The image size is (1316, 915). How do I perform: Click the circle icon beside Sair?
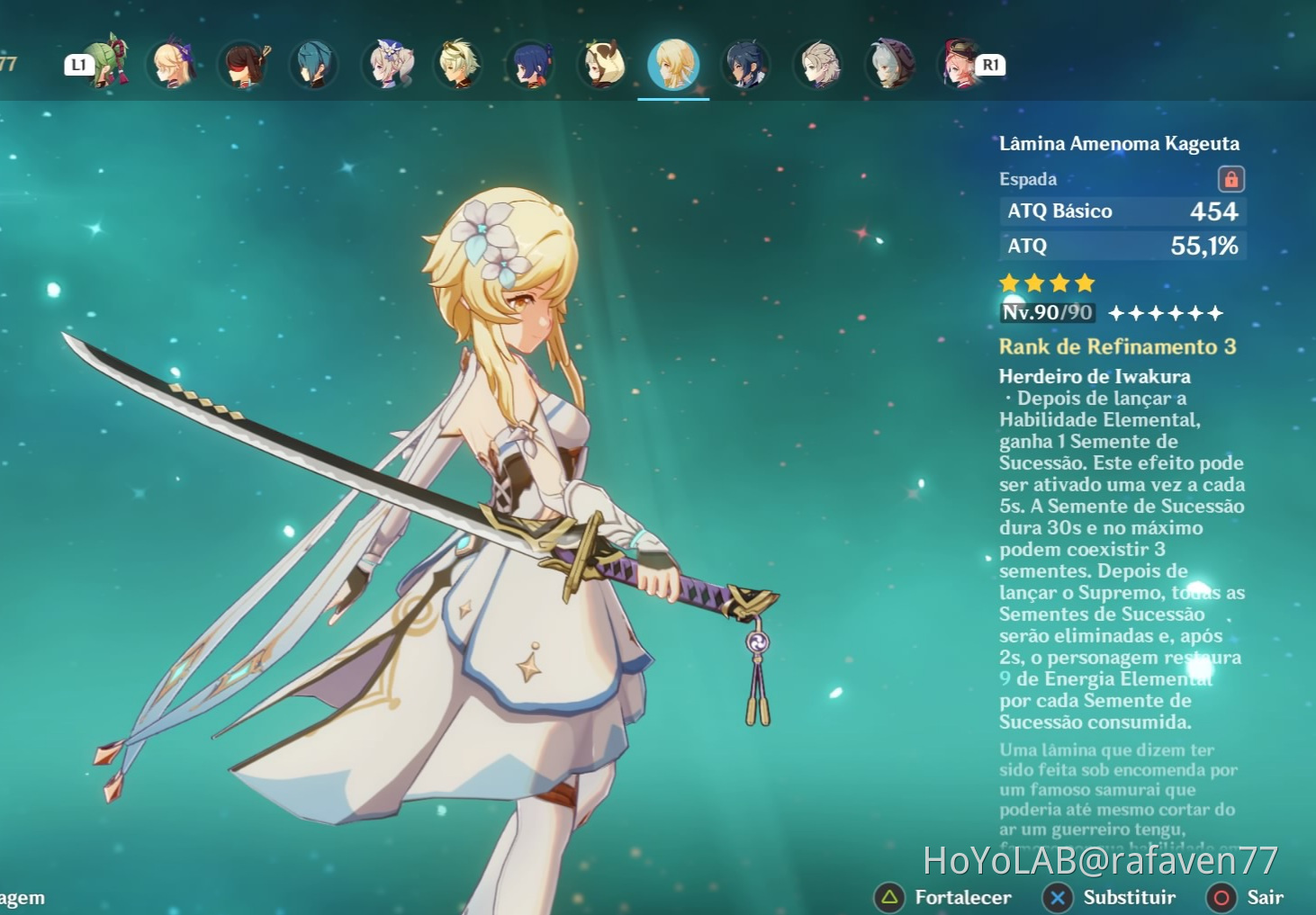(x=1223, y=897)
